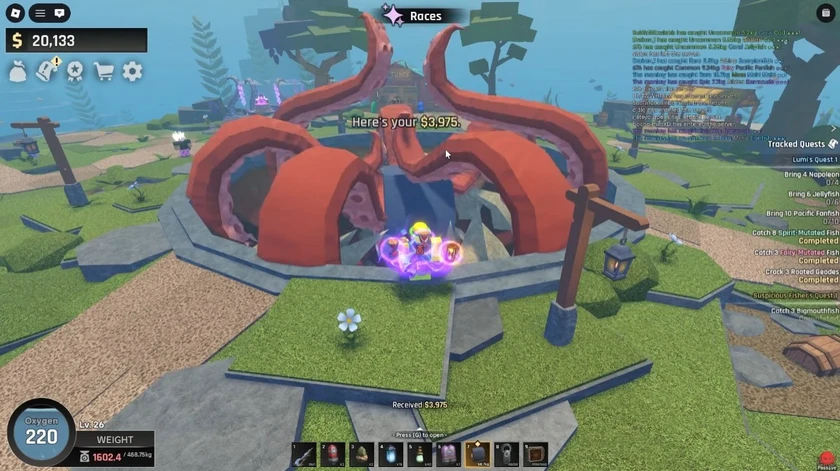This screenshot has width=840, height=471.
Task: Select the highlighted hotbar slot 7 item
Action: [478, 455]
